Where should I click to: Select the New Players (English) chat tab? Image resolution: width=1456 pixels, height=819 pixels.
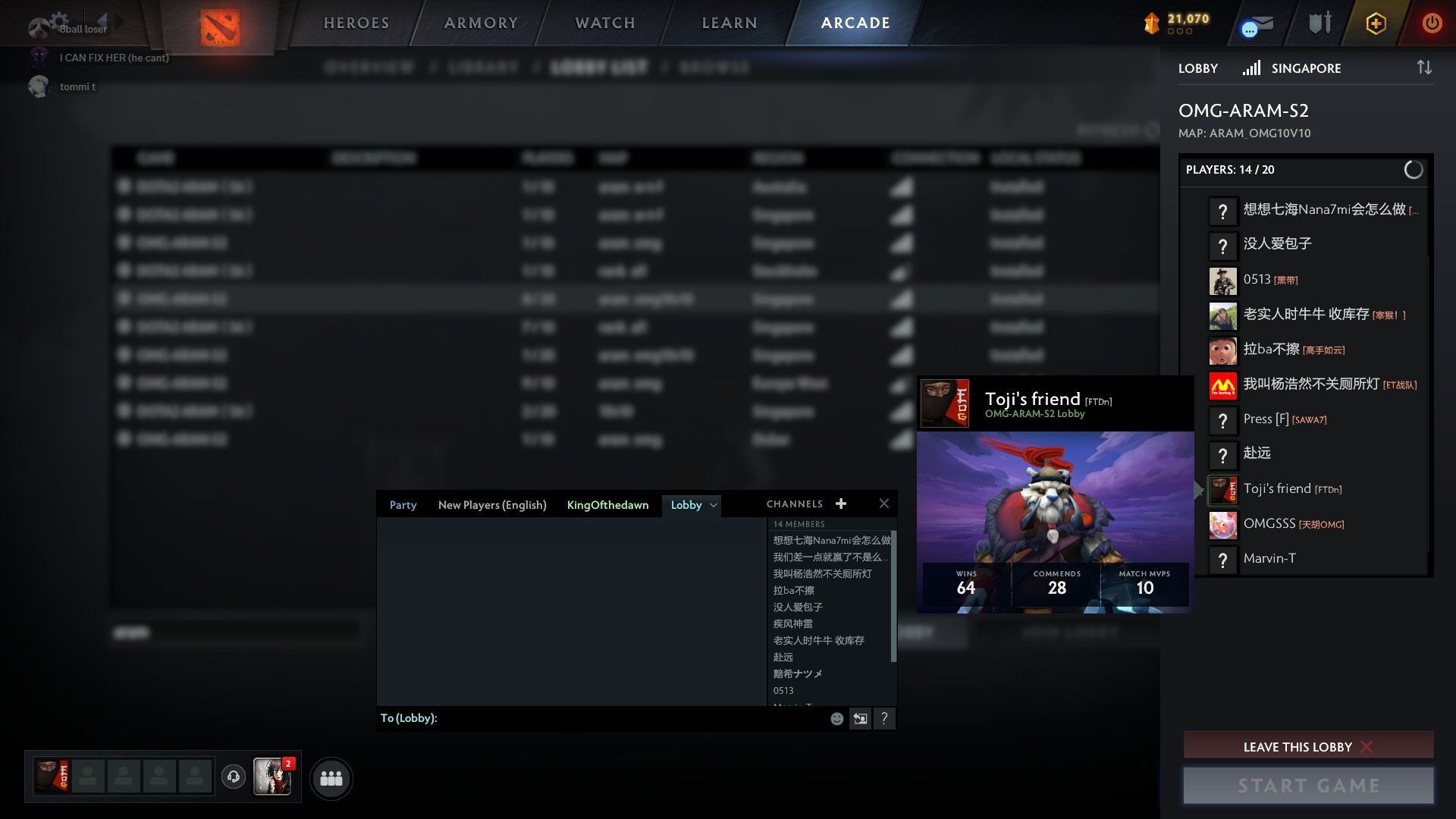pyautogui.click(x=492, y=504)
